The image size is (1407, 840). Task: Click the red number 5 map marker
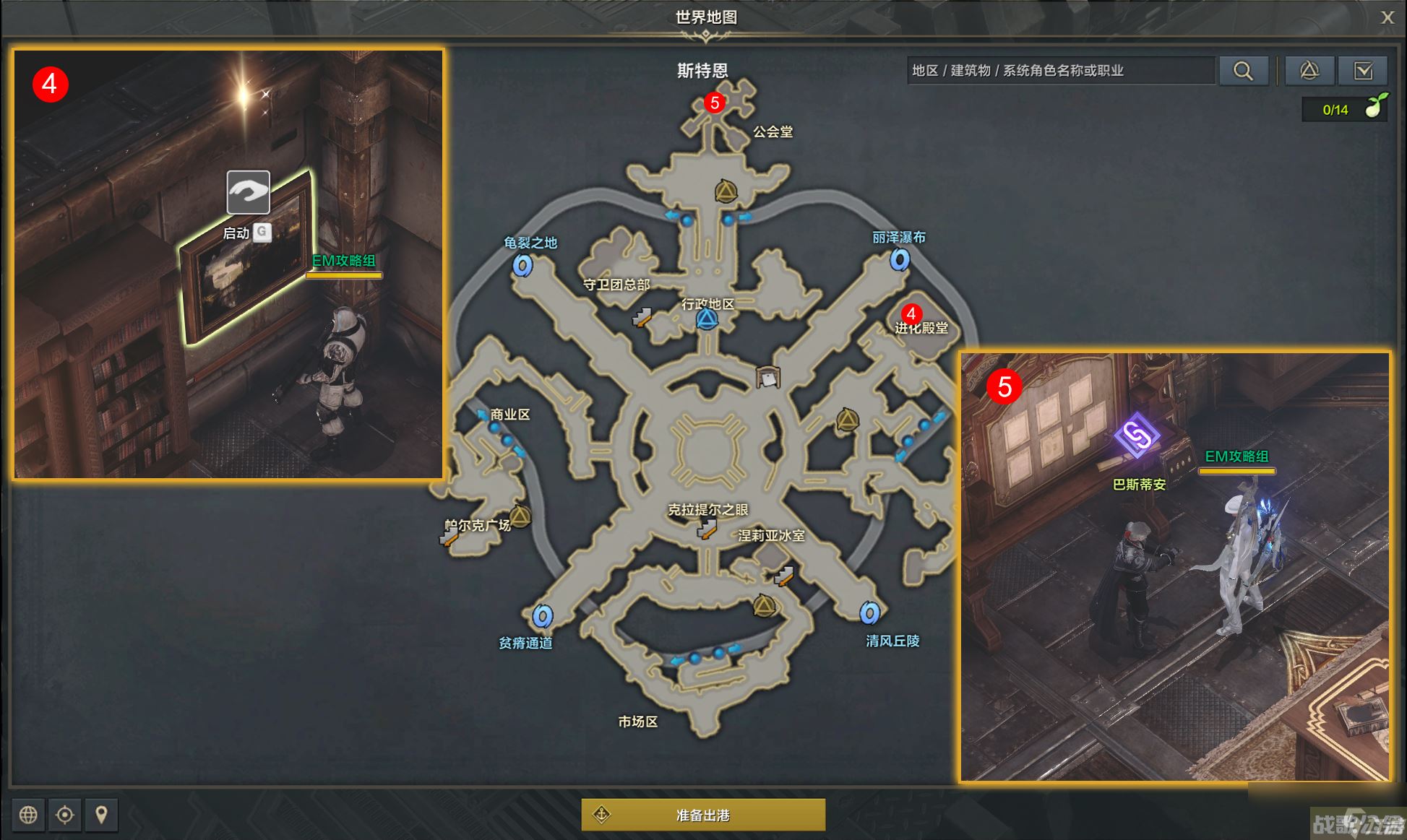[x=715, y=103]
